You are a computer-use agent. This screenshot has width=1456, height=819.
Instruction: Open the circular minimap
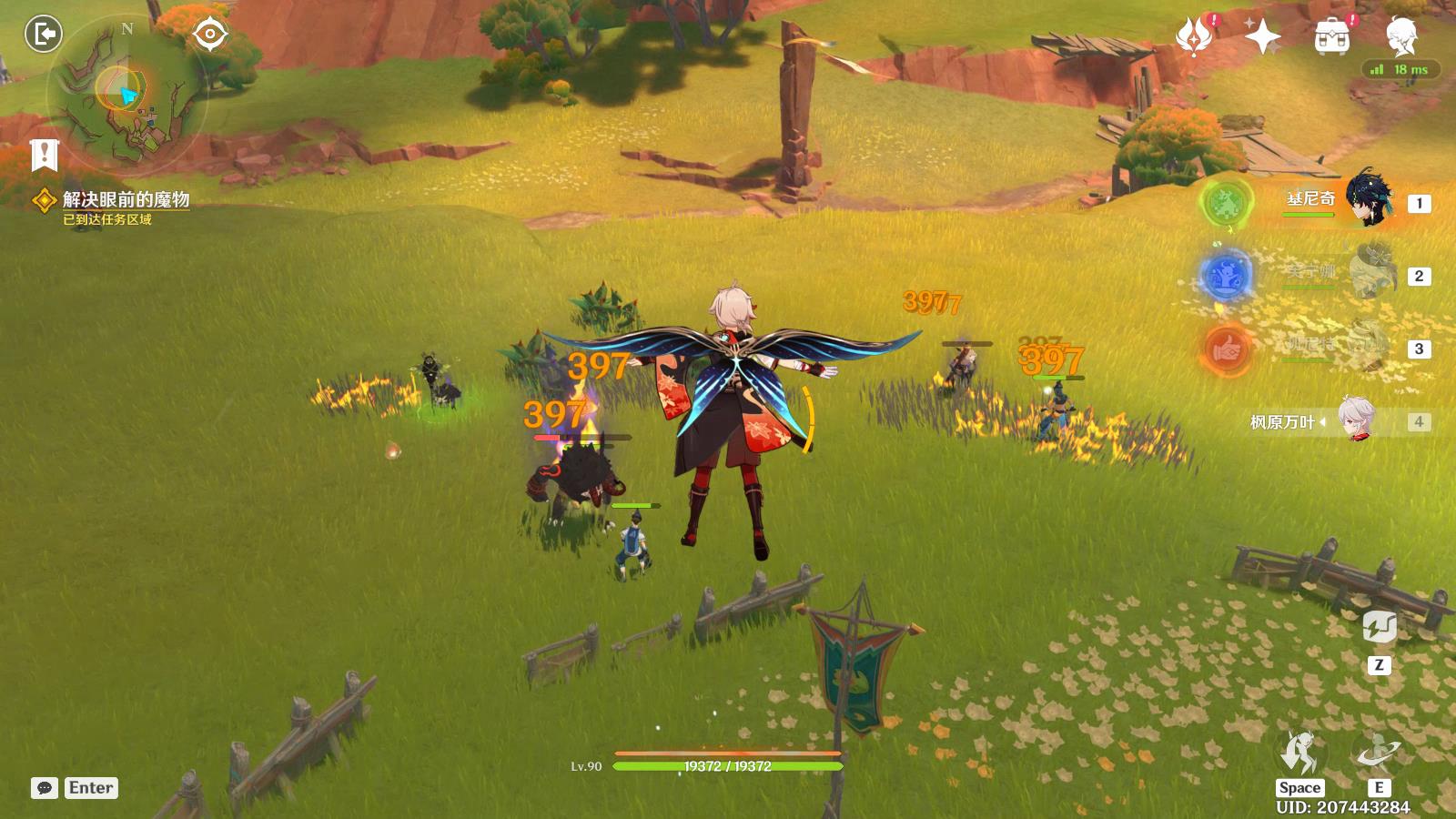pyautogui.click(x=126, y=91)
